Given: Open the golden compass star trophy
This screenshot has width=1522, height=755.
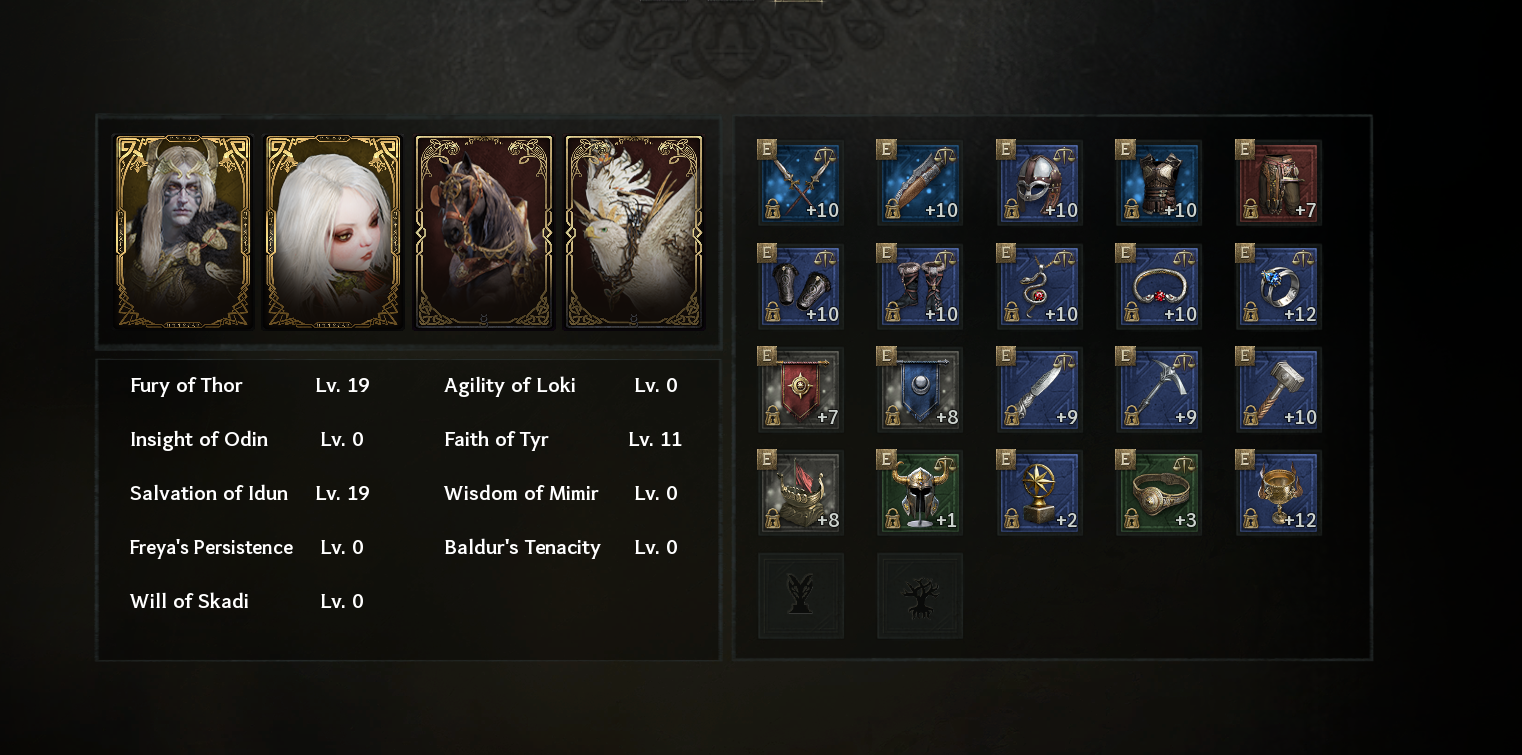Looking at the screenshot, I should click(x=1039, y=493).
